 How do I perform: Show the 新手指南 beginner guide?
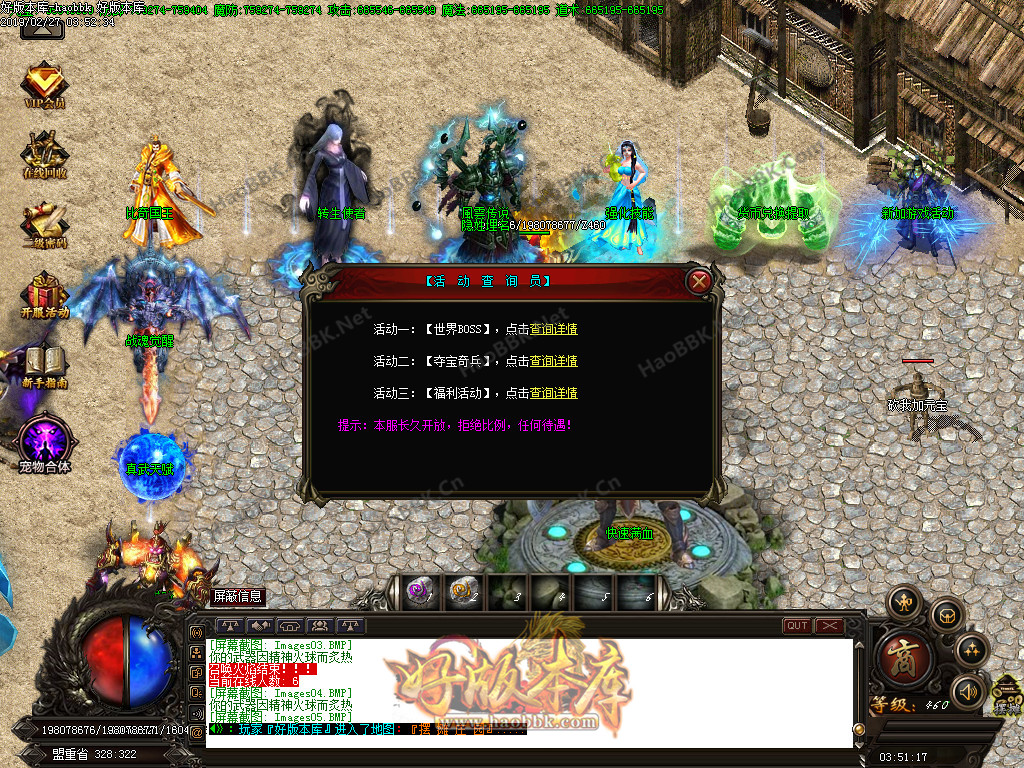(44, 364)
